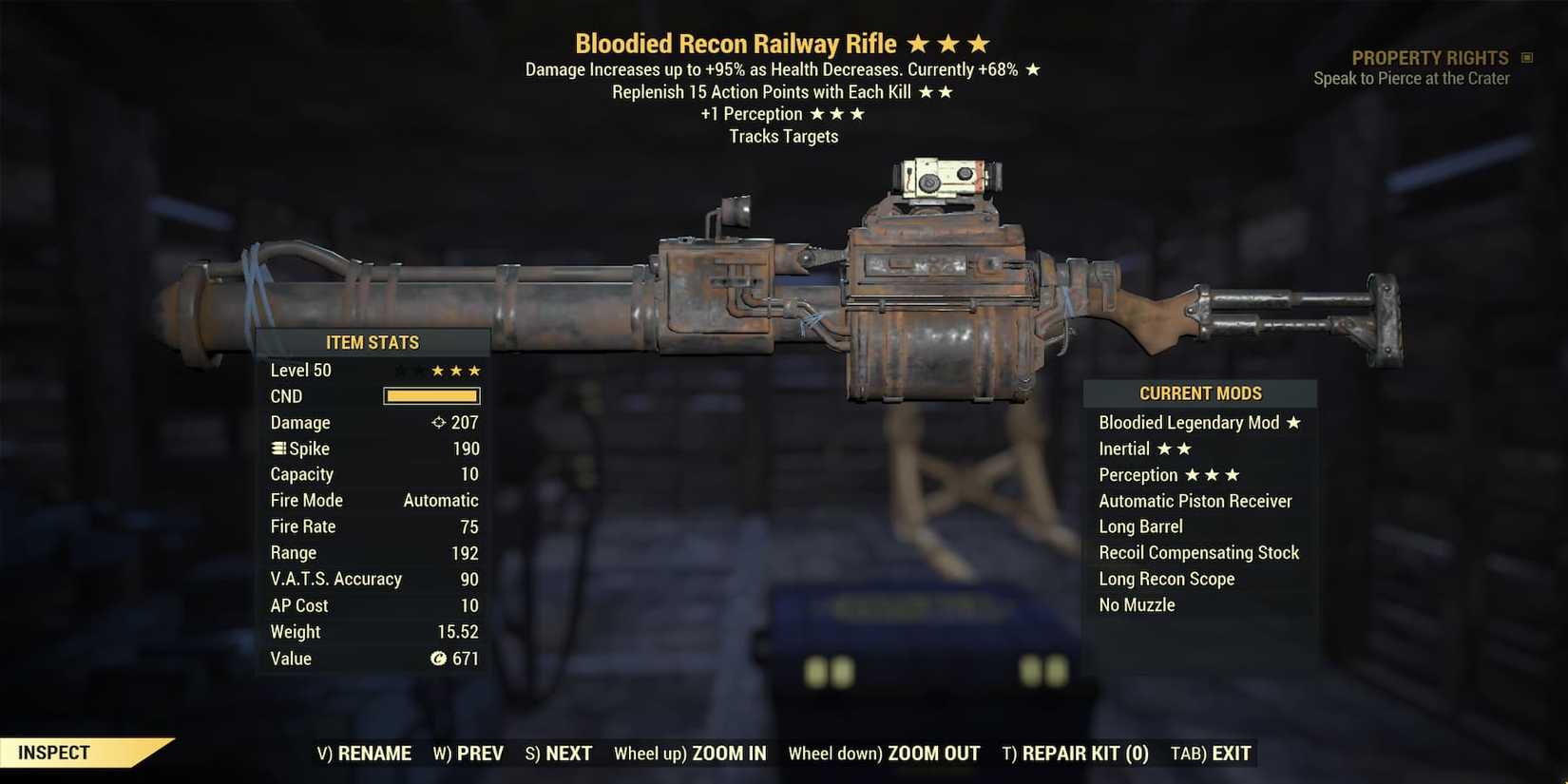Viewport: 1568px width, 784px height.
Task: Click the star beside Bloodied Legendary Mod
Action: [x=1294, y=422]
